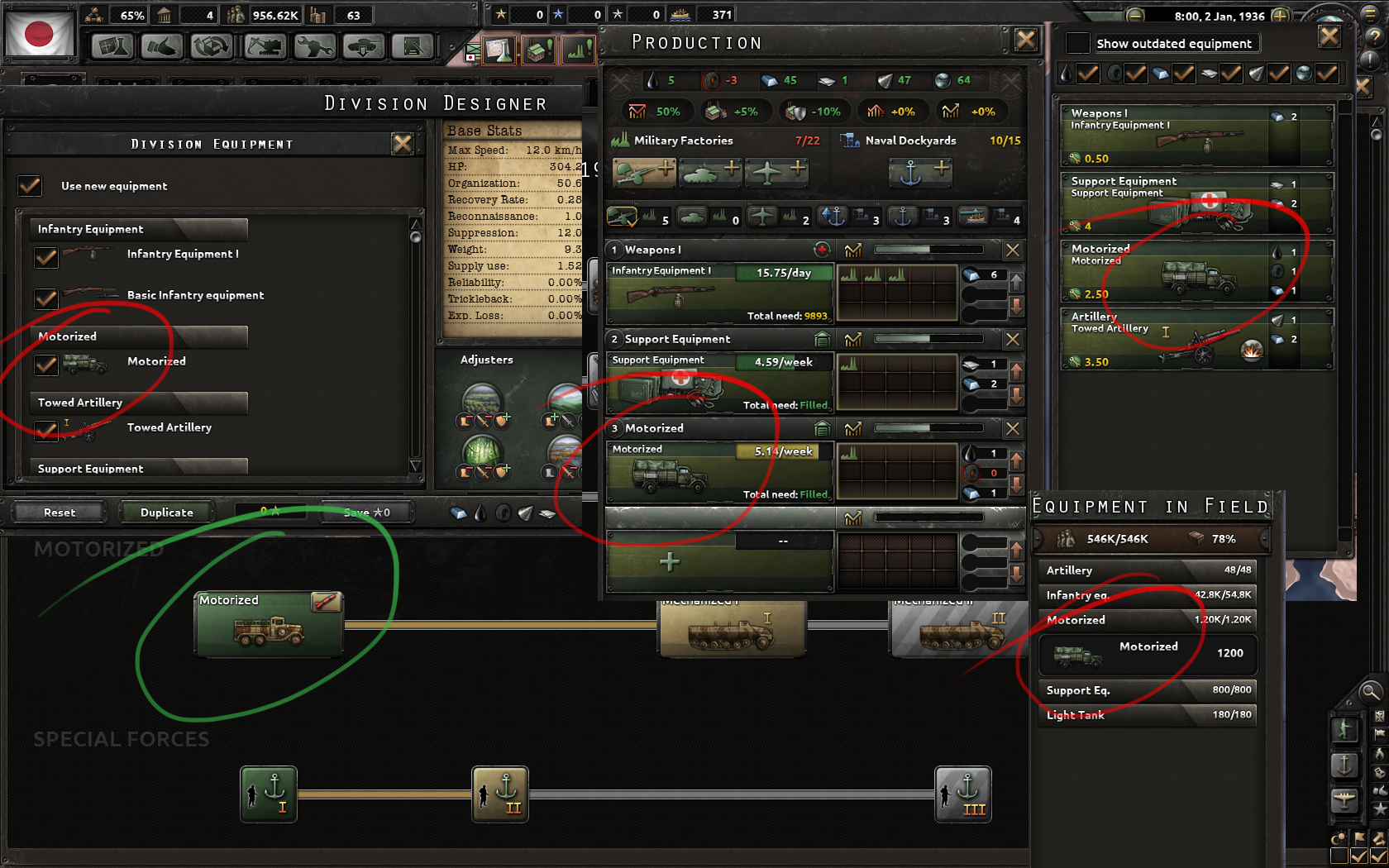1389x868 pixels.
Task: Open the Logistics menu with the tank icon
Action: tap(364, 47)
